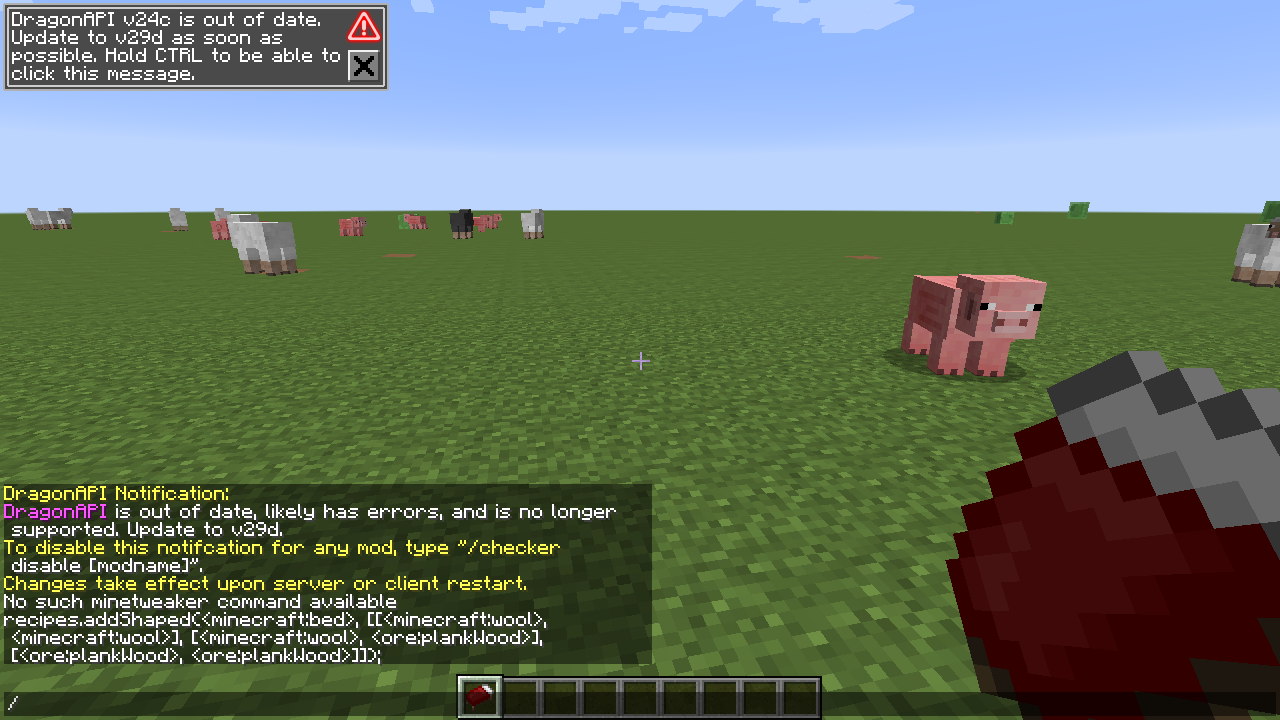Select the red bed in the first hotbar slot
The height and width of the screenshot is (720, 1280).
[477, 694]
